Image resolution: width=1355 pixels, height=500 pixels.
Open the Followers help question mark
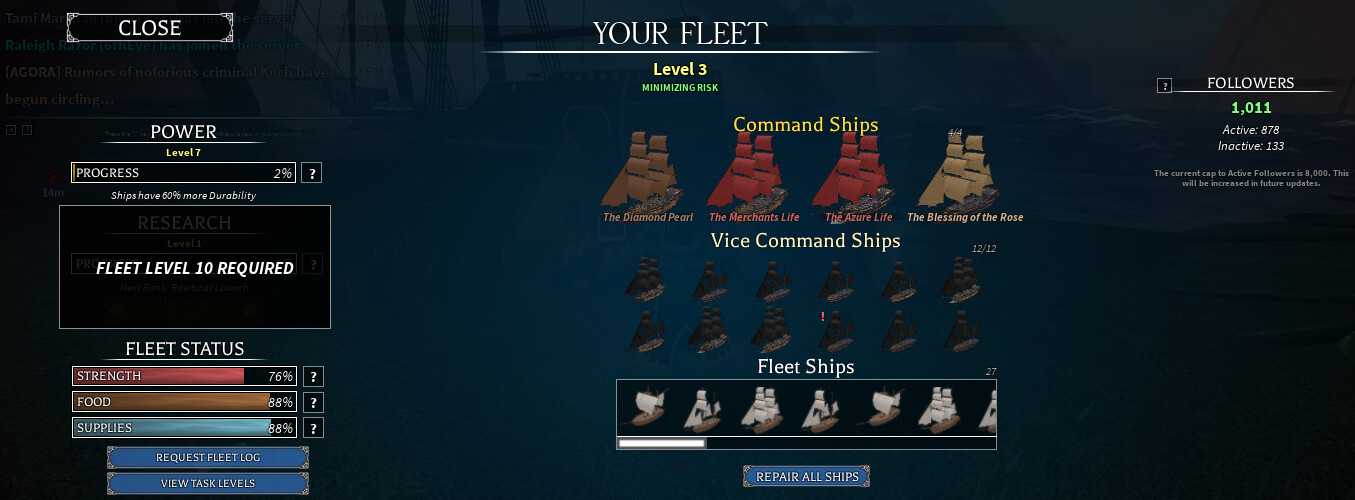pos(1164,86)
